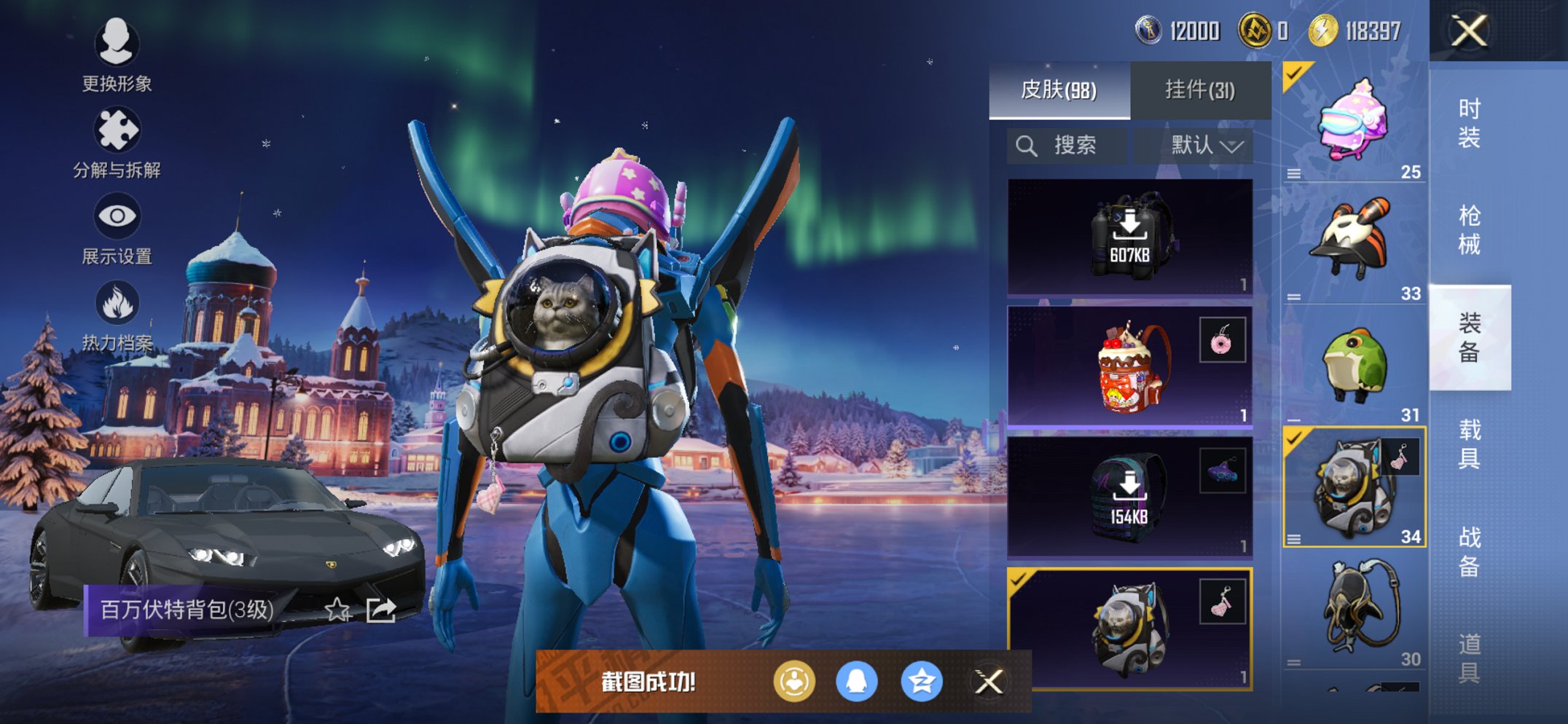Select the pink star helmet slot
Screen dimensions: 1568x724
(1354, 122)
